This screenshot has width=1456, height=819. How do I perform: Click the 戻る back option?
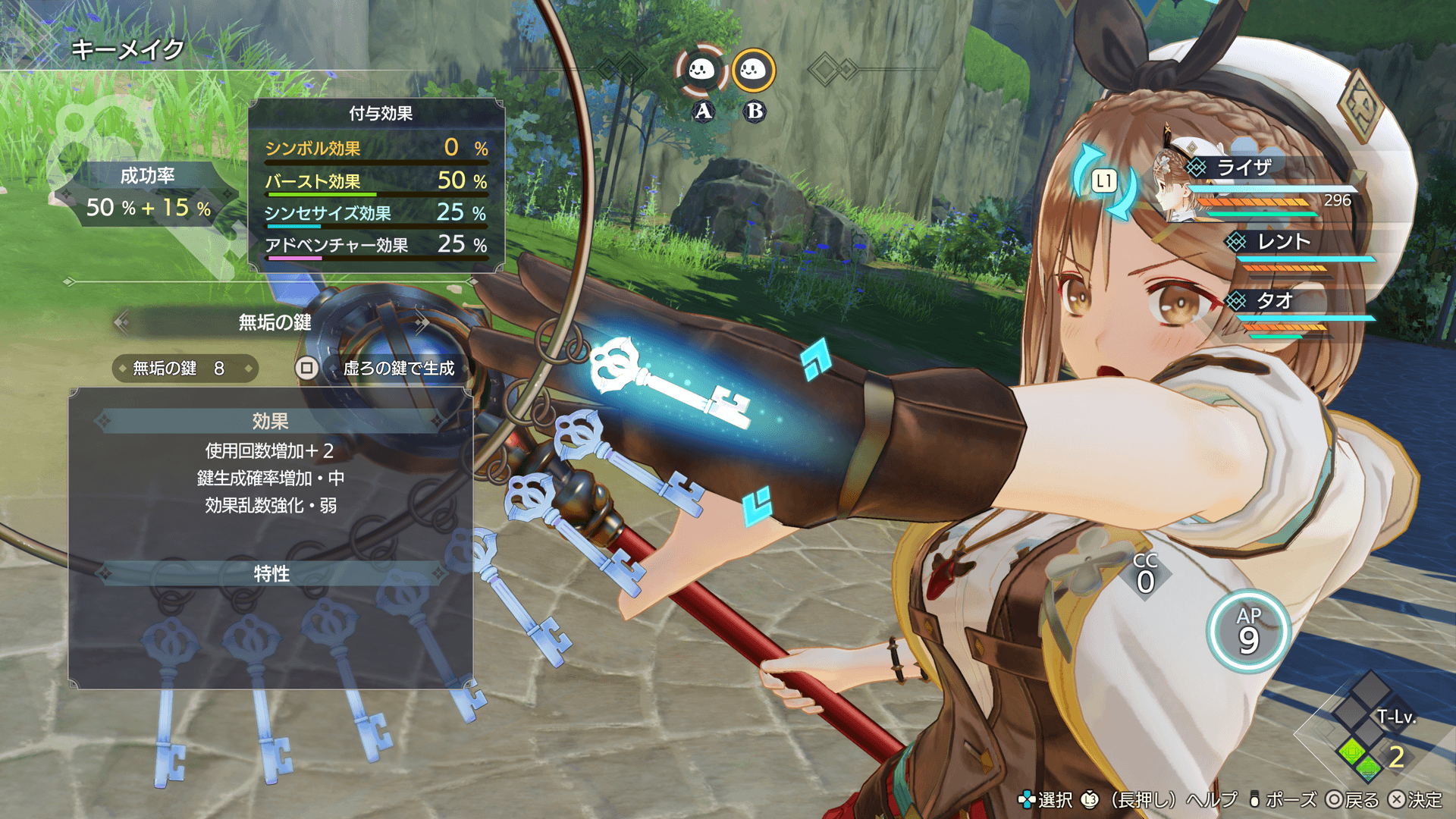point(1353,800)
